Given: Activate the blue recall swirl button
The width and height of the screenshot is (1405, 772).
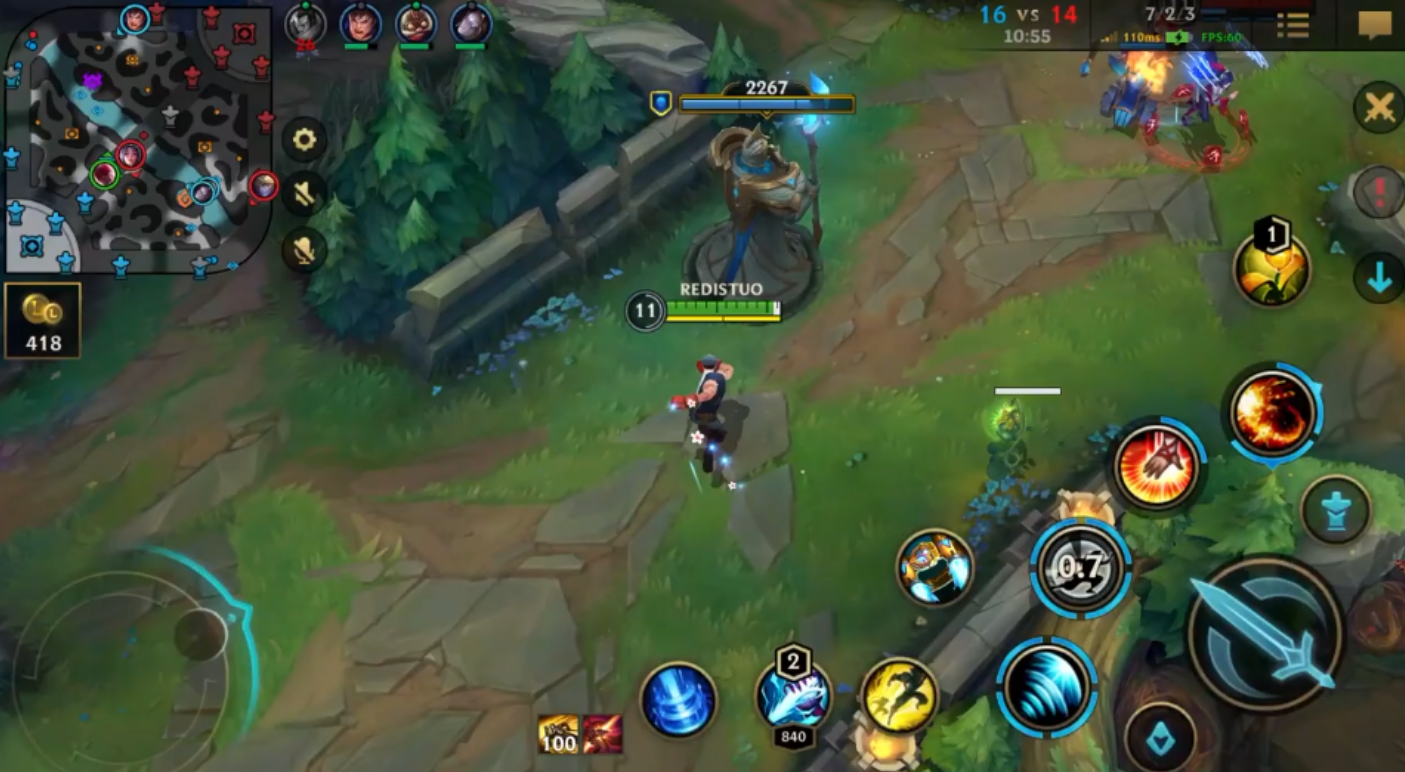Looking at the screenshot, I should 679,700.
